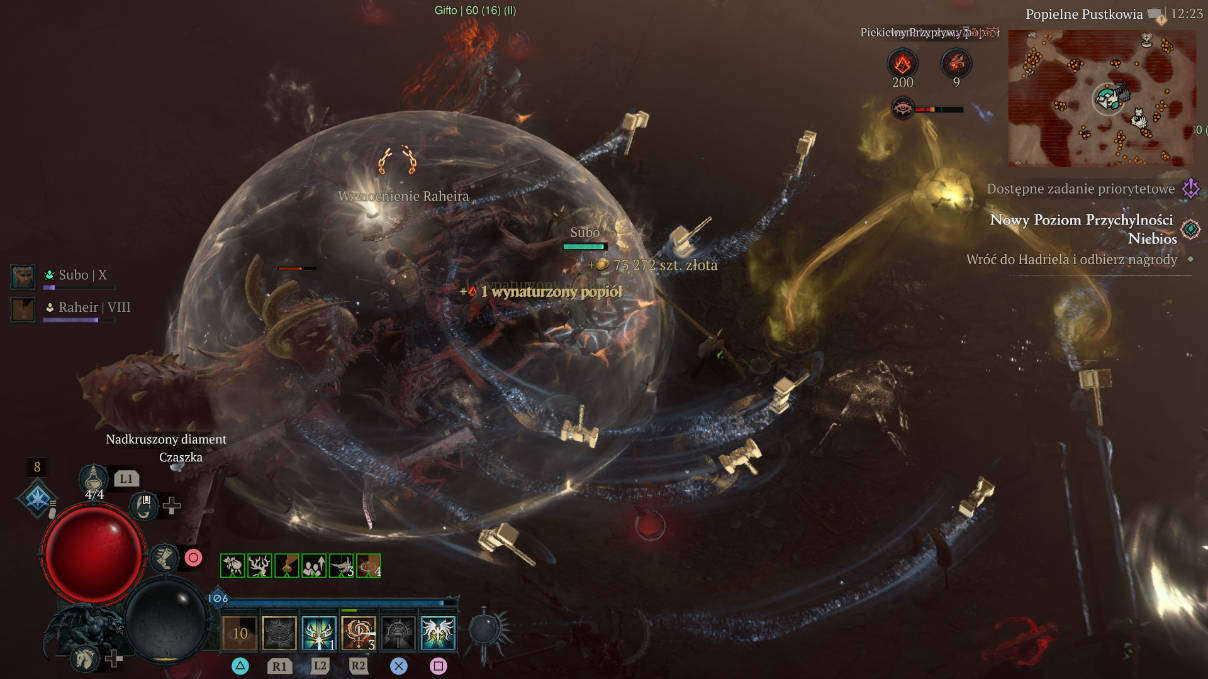1208x679 pixels.
Task: Inspect the tree-shaped buff icon
Action: click(260, 566)
